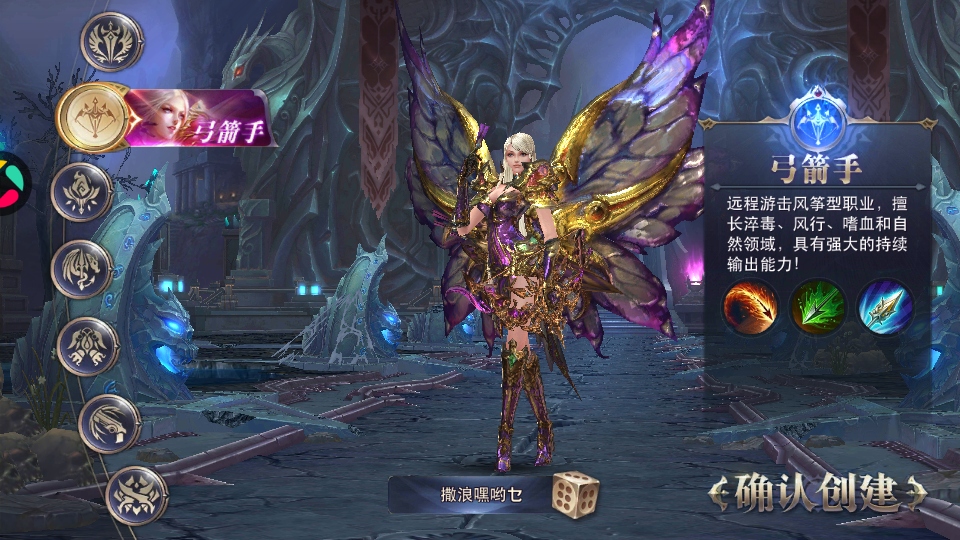View the fiery arrow skill icon
The image size is (960, 540).
(751, 307)
